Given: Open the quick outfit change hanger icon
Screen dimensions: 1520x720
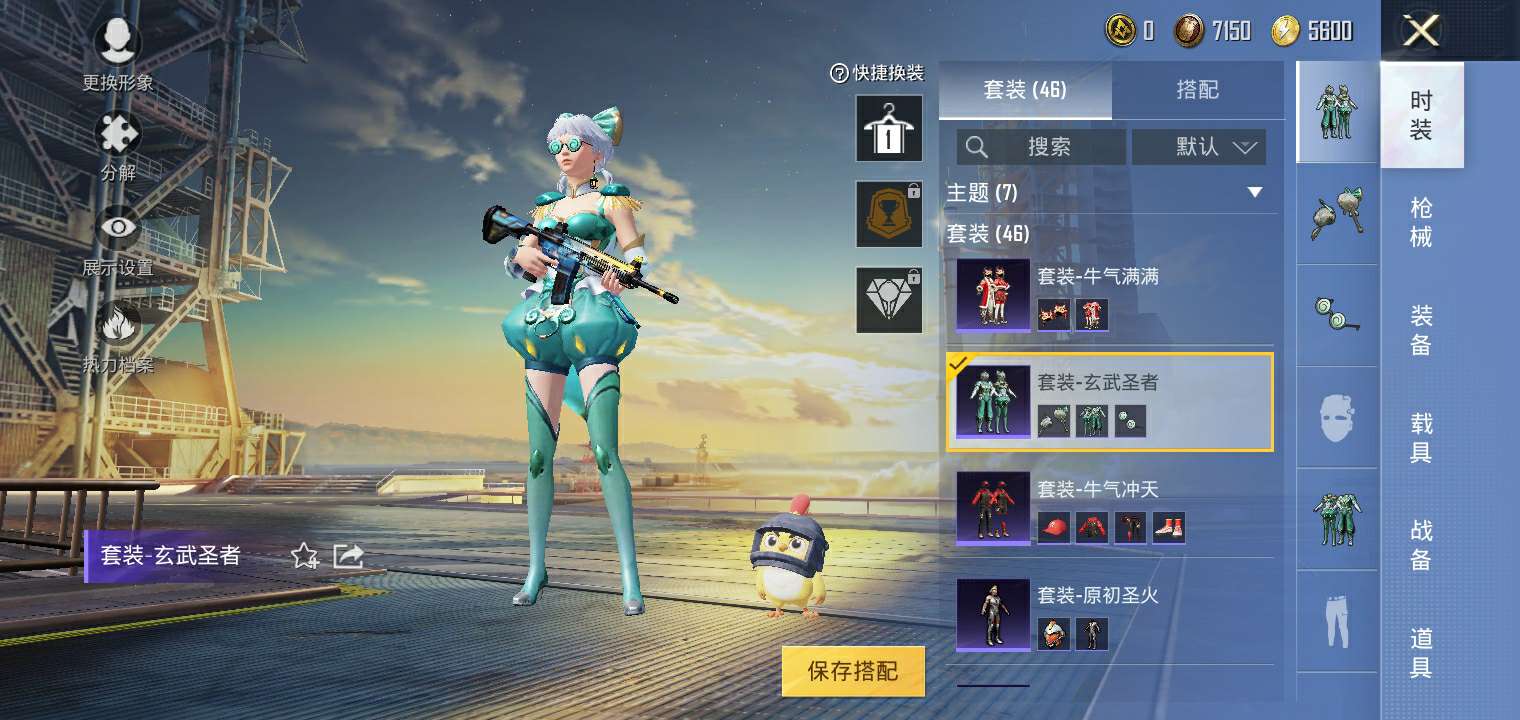Looking at the screenshot, I should tap(888, 129).
